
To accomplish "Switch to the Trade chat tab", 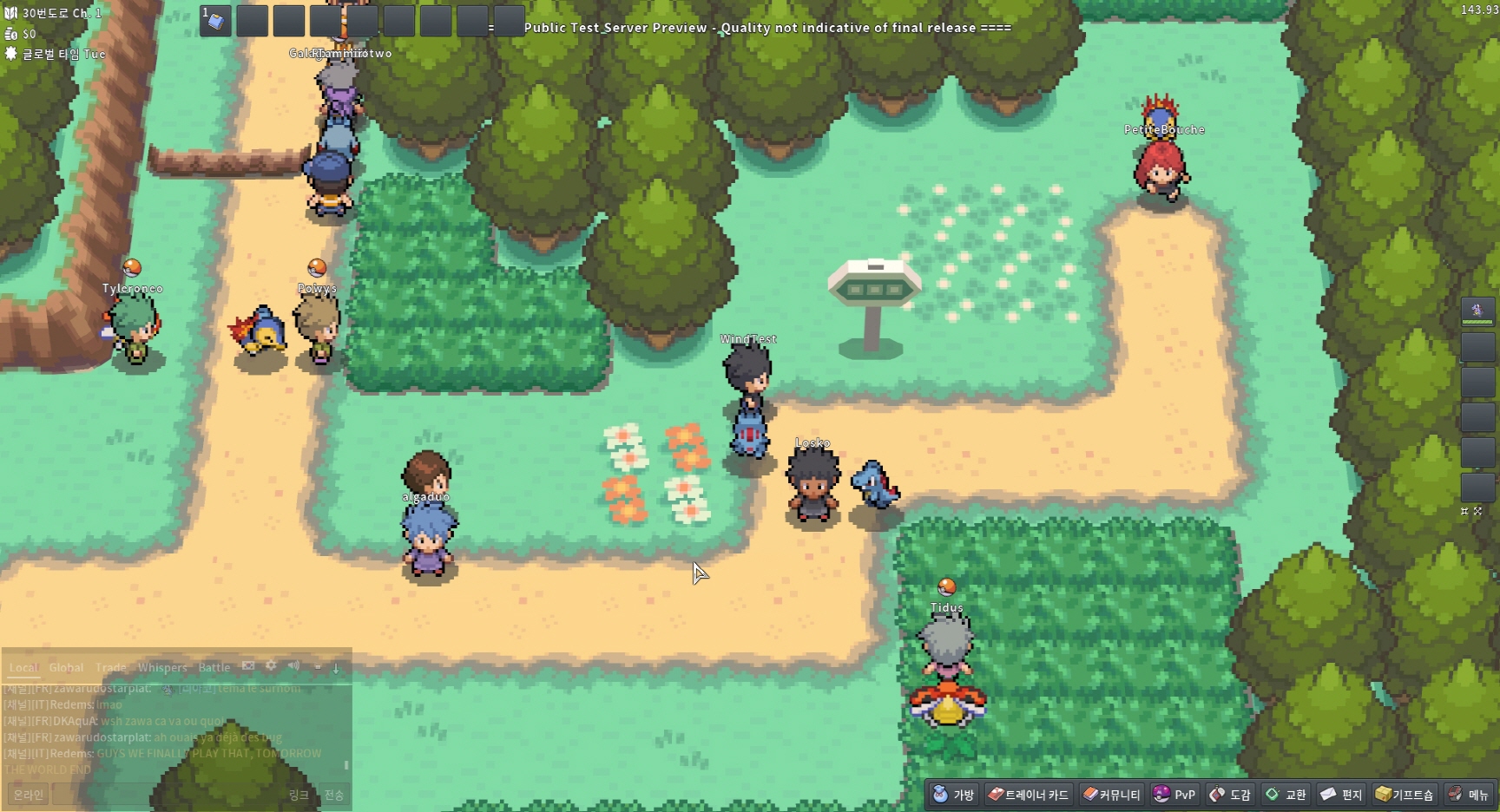I will [110, 667].
